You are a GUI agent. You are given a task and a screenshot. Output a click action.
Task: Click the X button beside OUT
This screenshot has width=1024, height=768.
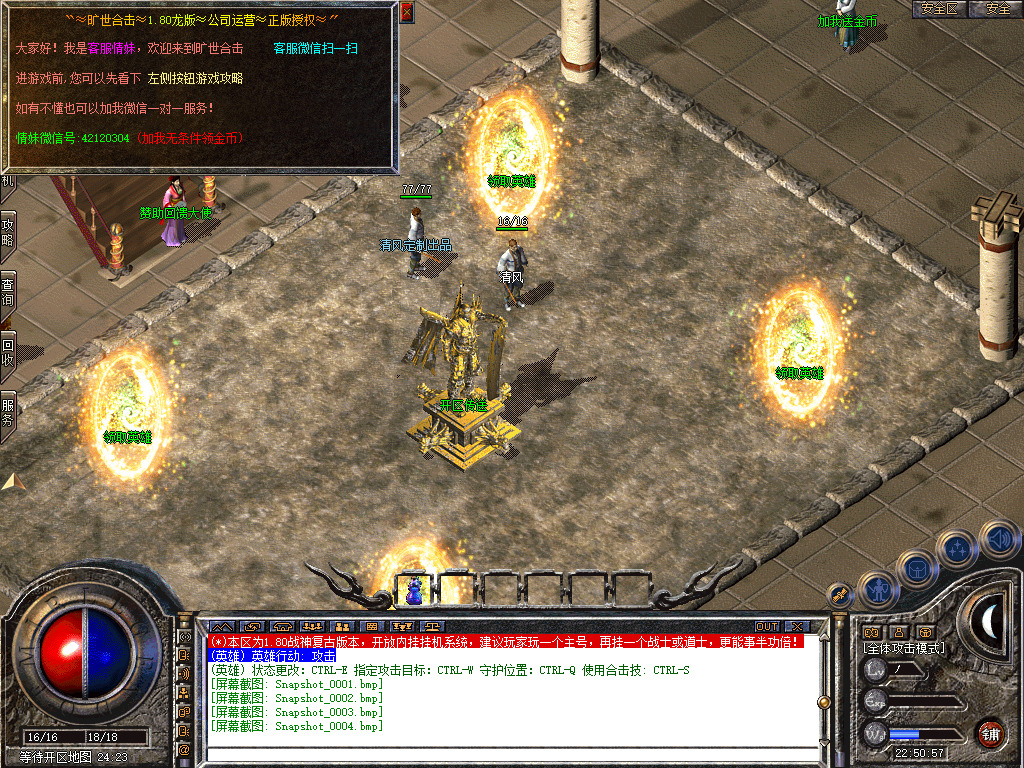(797, 627)
